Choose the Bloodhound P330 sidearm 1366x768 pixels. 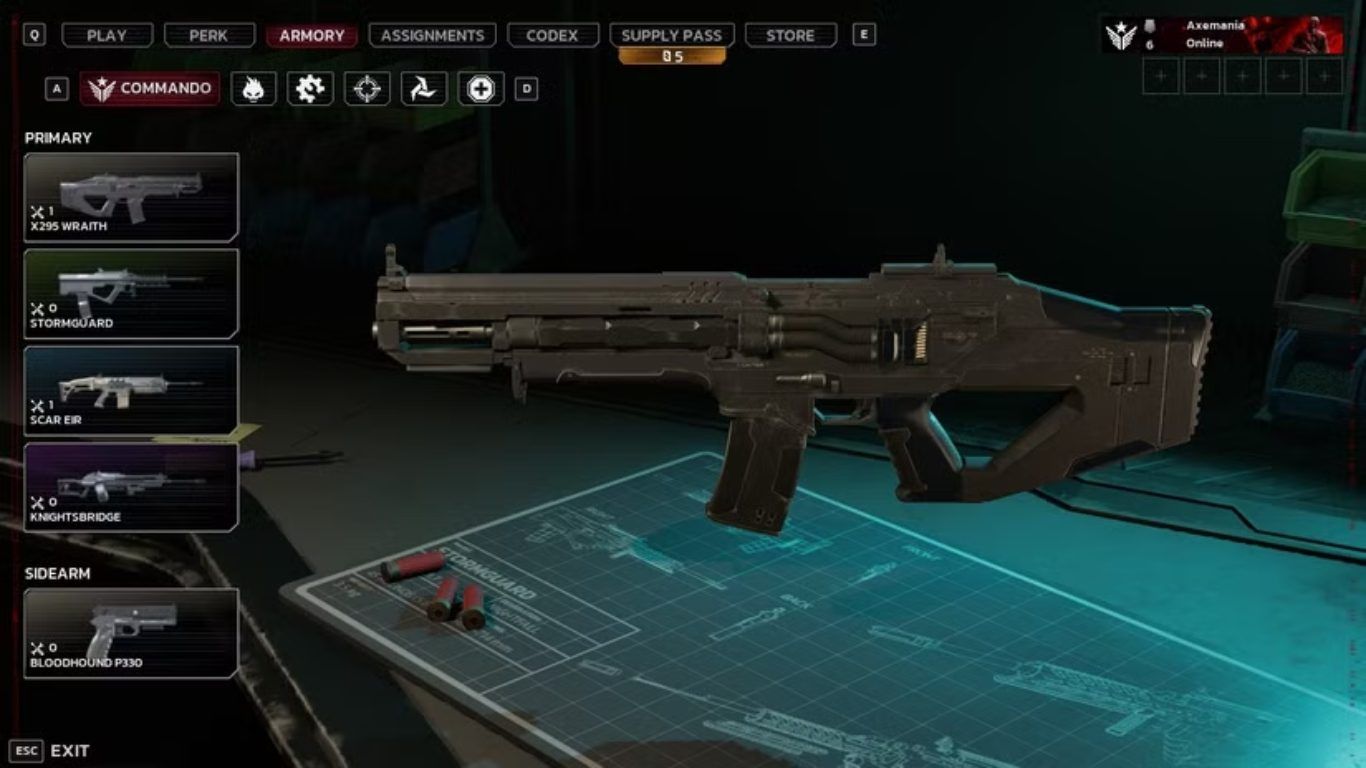click(x=131, y=633)
